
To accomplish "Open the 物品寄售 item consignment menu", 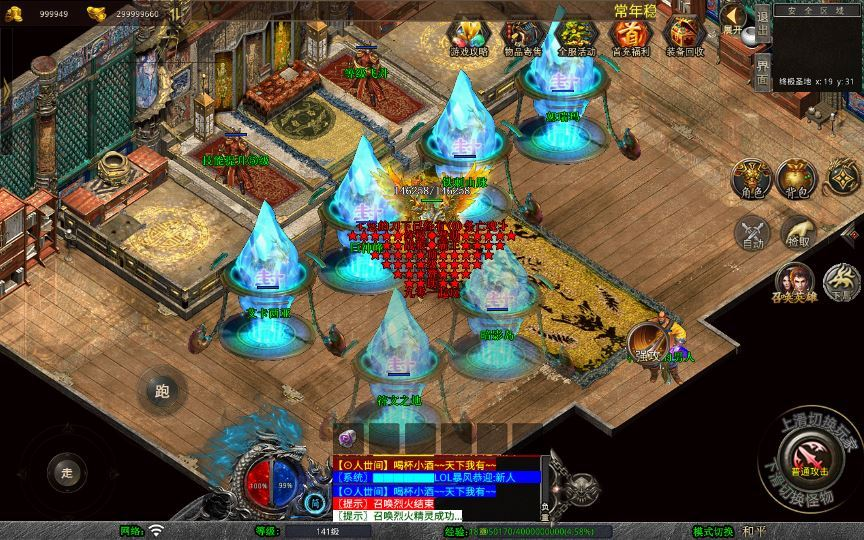I will (x=521, y=36).
